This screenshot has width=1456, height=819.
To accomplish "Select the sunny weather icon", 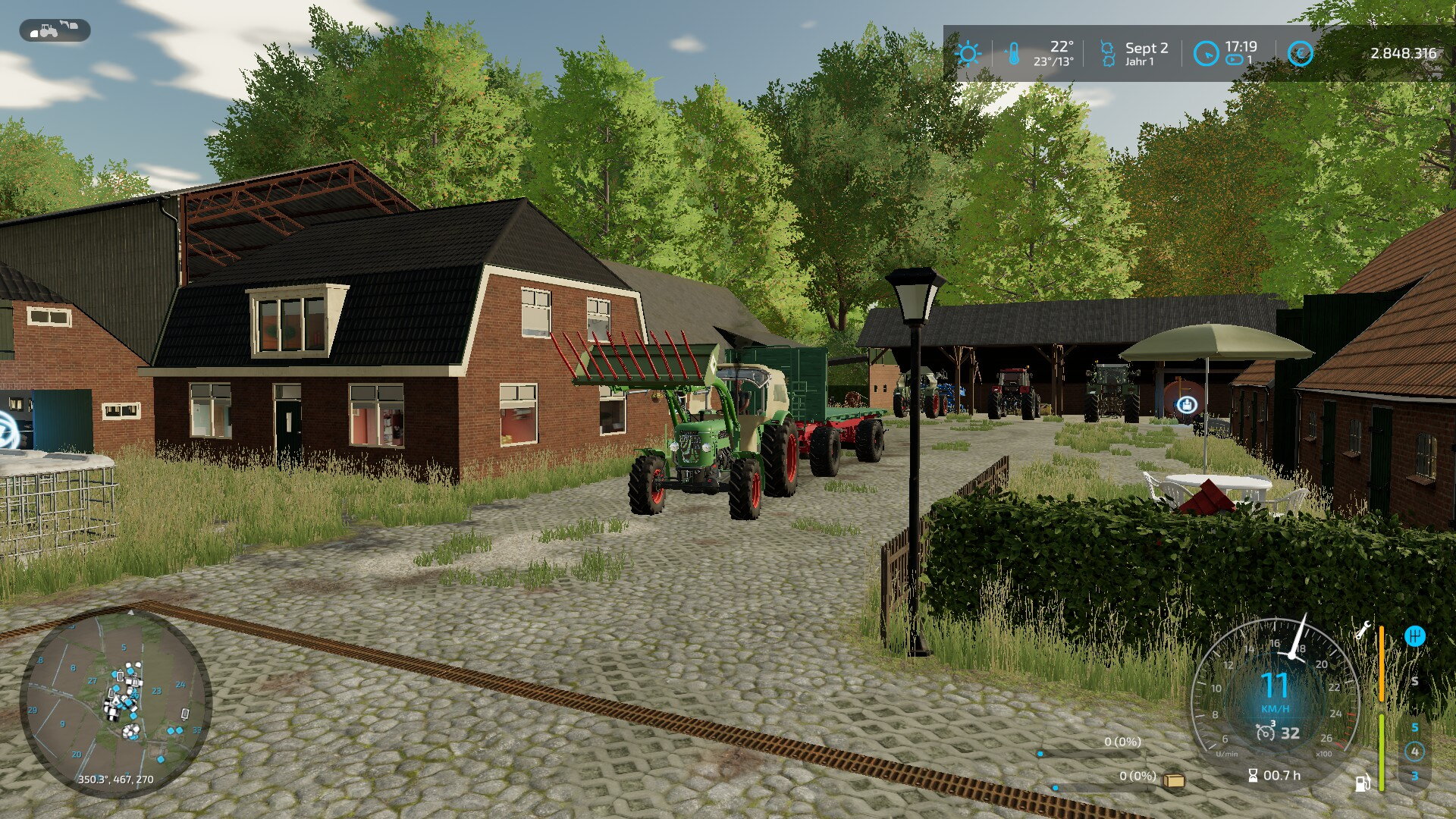I will point(968,54).
